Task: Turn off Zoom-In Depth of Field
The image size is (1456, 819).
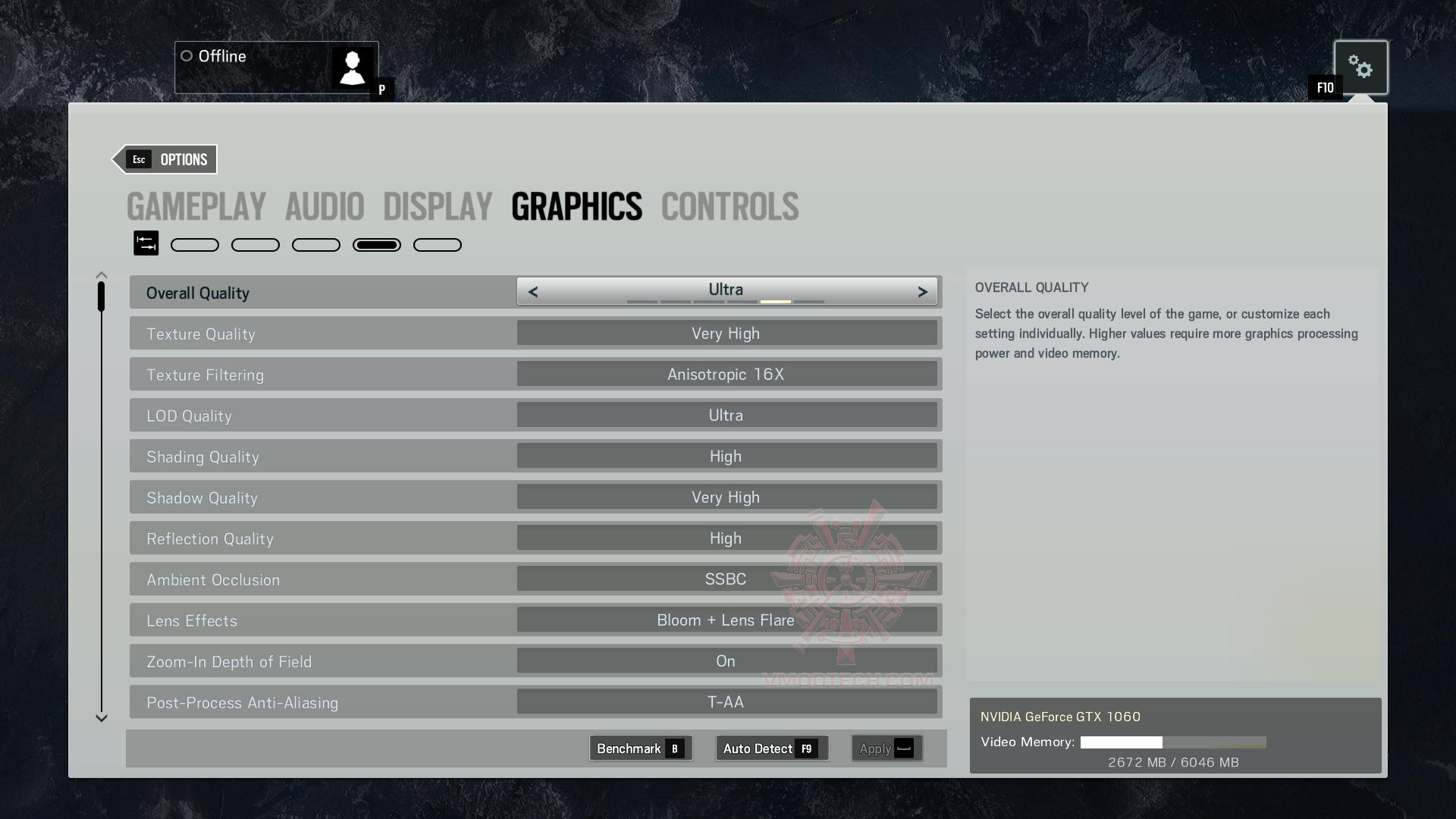Action: pos(726,661)
